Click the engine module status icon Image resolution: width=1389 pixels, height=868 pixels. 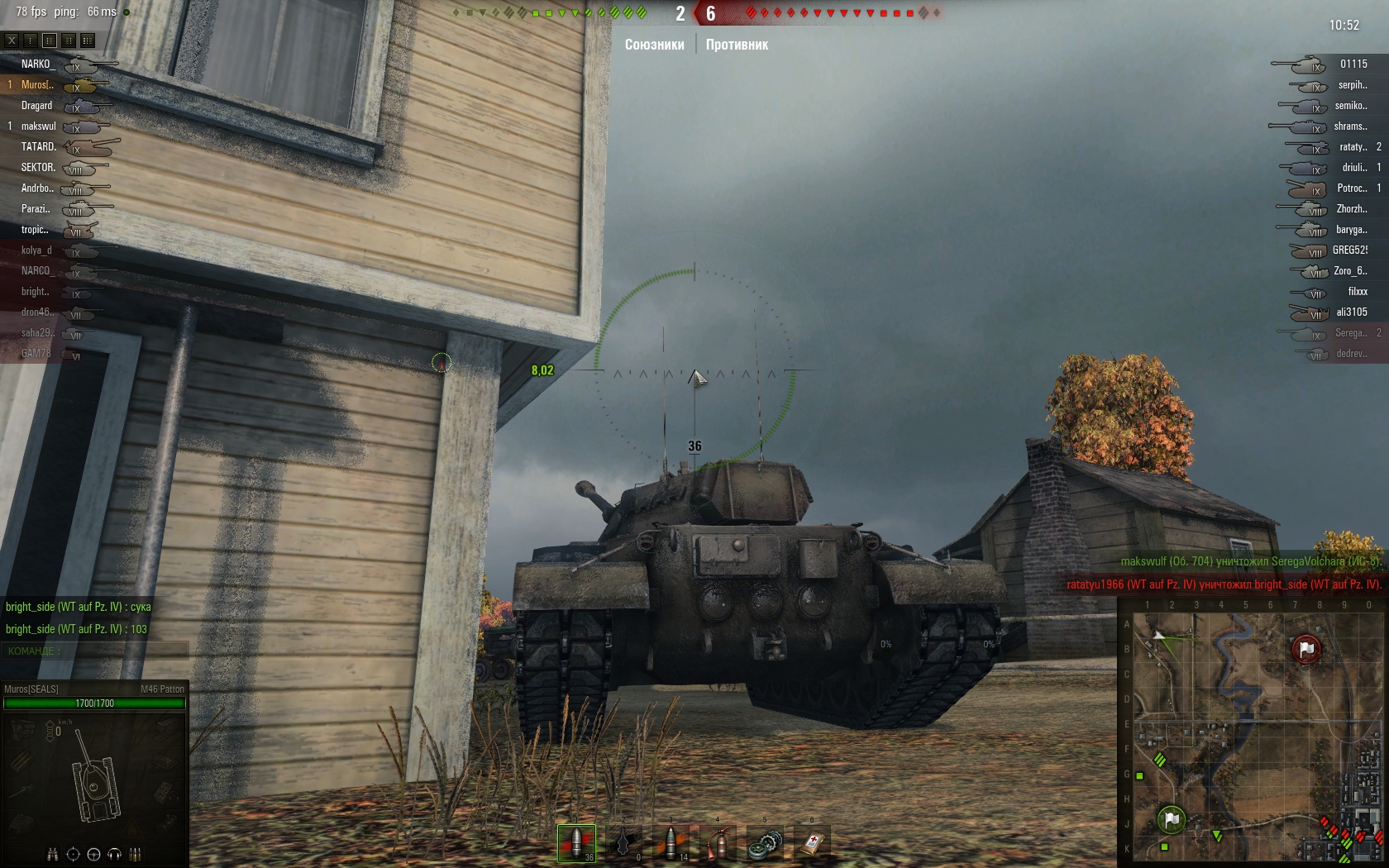tap(23, 729)
